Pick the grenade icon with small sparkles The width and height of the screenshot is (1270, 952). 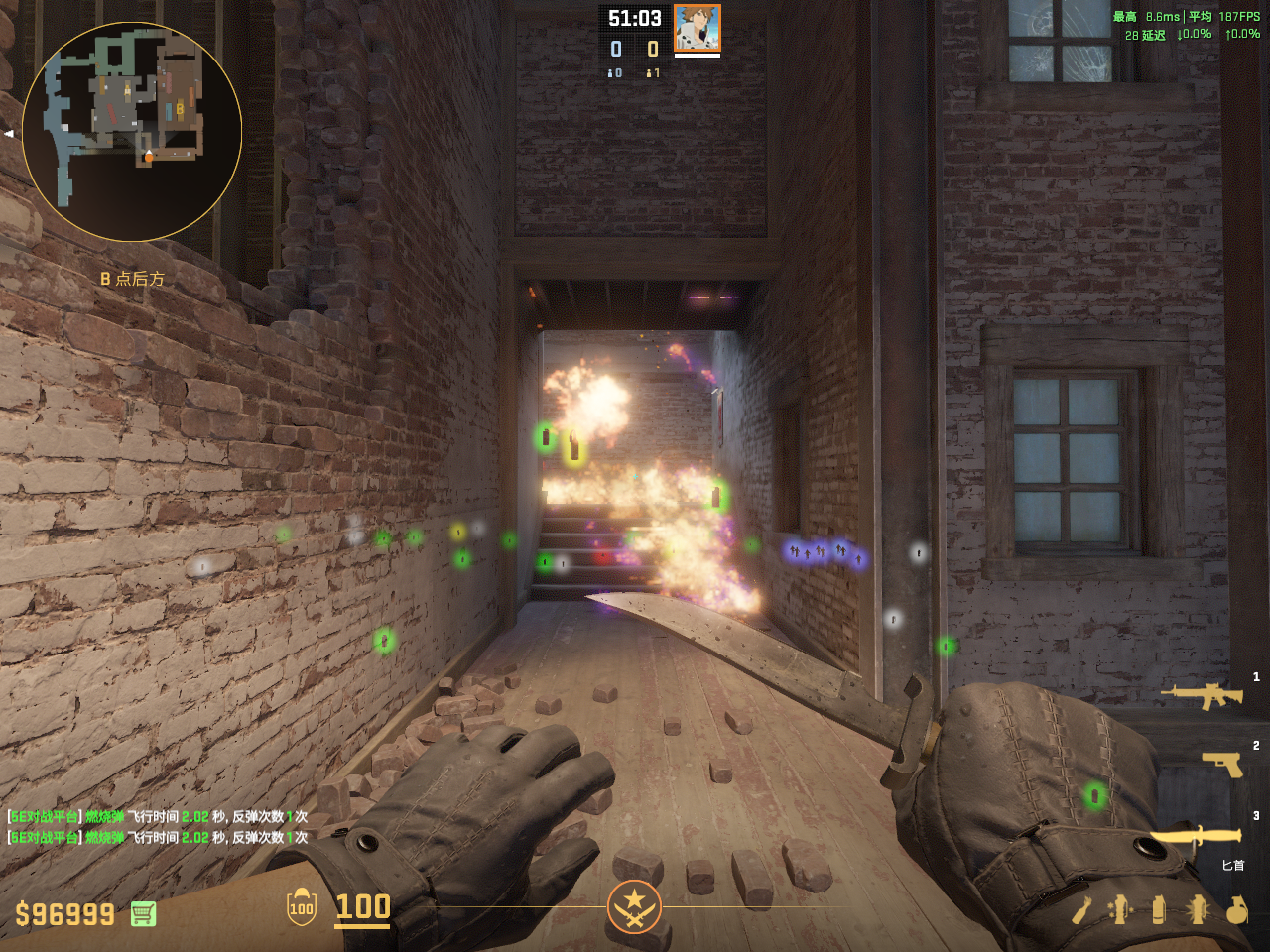[1120, 909]
